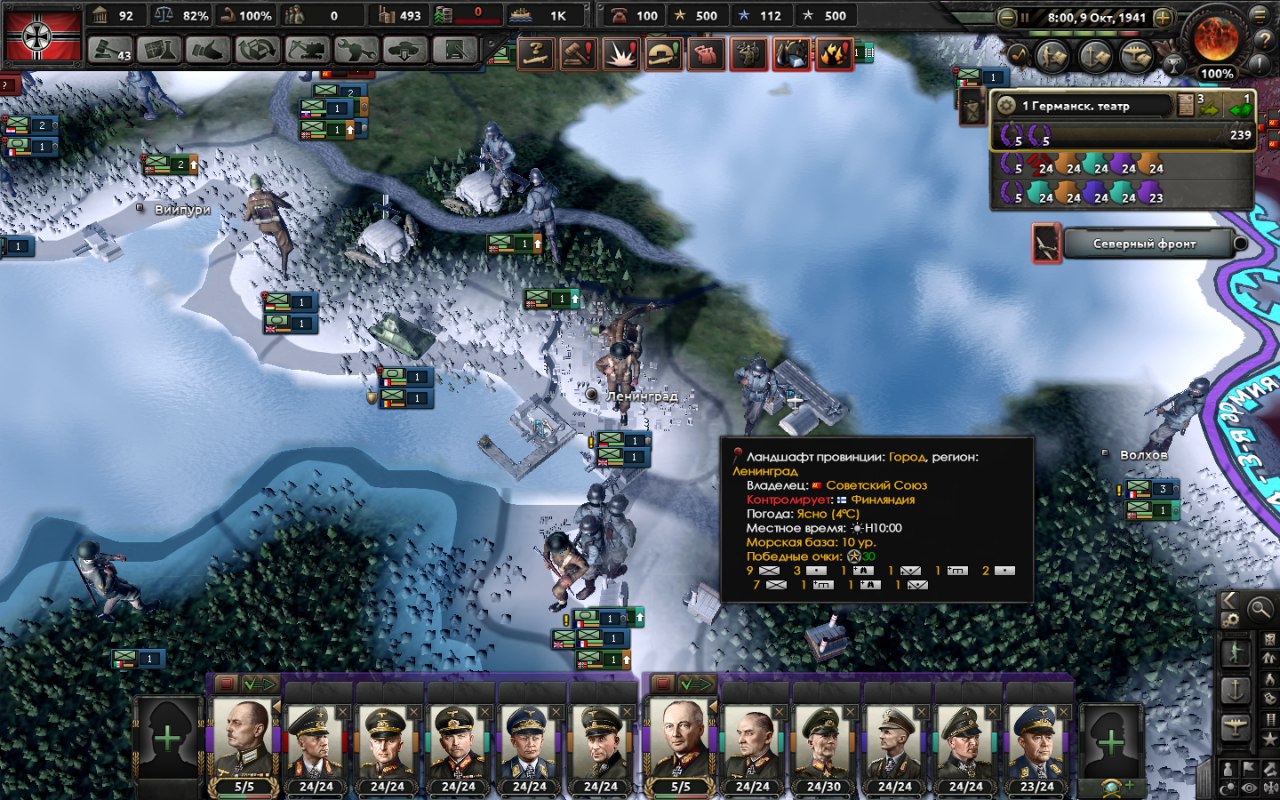Image resolution: width=1280 pixels, height=800 pixels.
Task: Increase game speed with the plus button
Action: [1162, 17]
